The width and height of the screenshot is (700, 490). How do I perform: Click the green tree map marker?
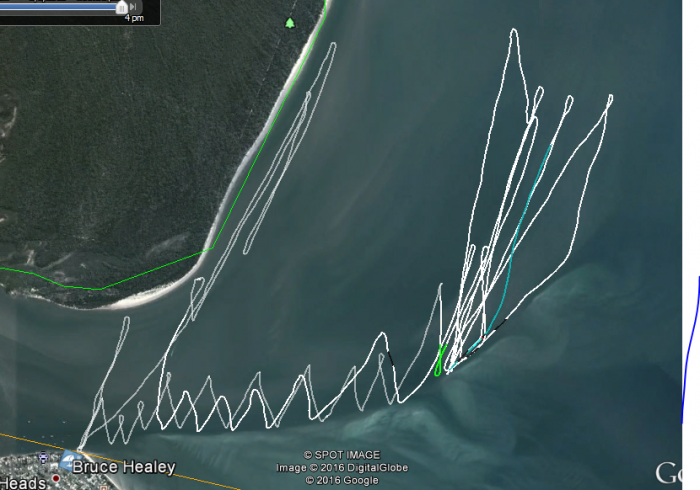[x=290, y=22]
